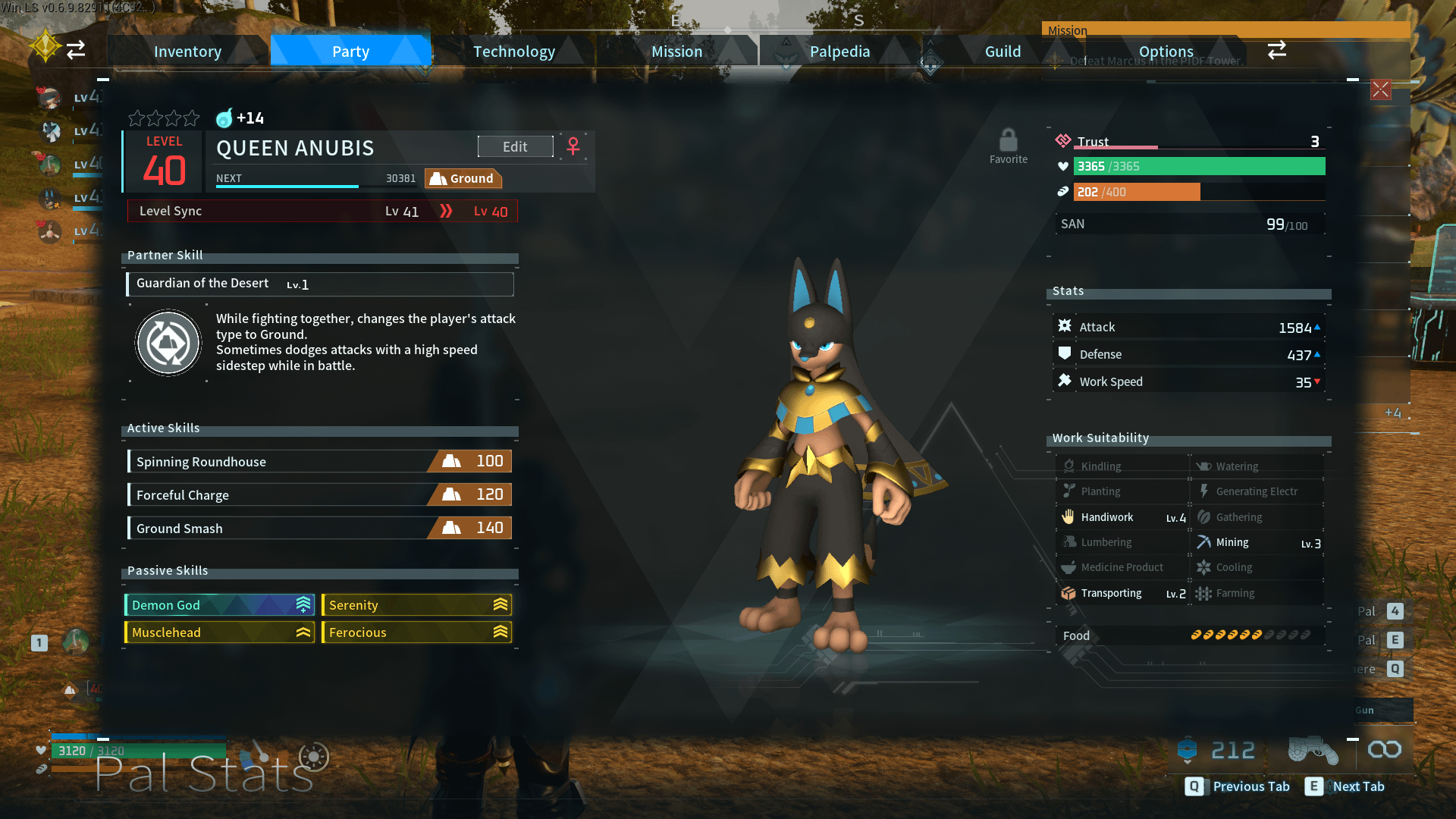Screen dimensions: 1456x819
Task: Select the Ground Smash skill row
Action: click(319, 529)
